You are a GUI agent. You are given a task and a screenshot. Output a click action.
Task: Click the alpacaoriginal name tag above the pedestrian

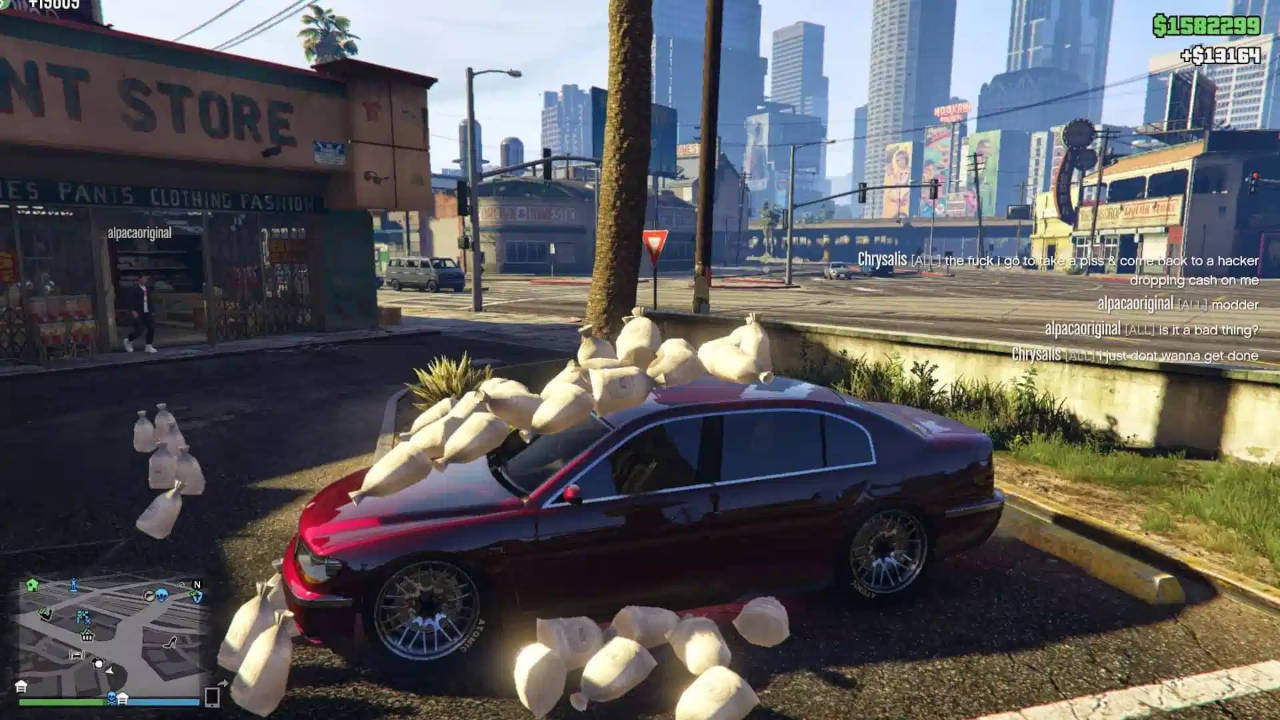click(x=138, y=232)
